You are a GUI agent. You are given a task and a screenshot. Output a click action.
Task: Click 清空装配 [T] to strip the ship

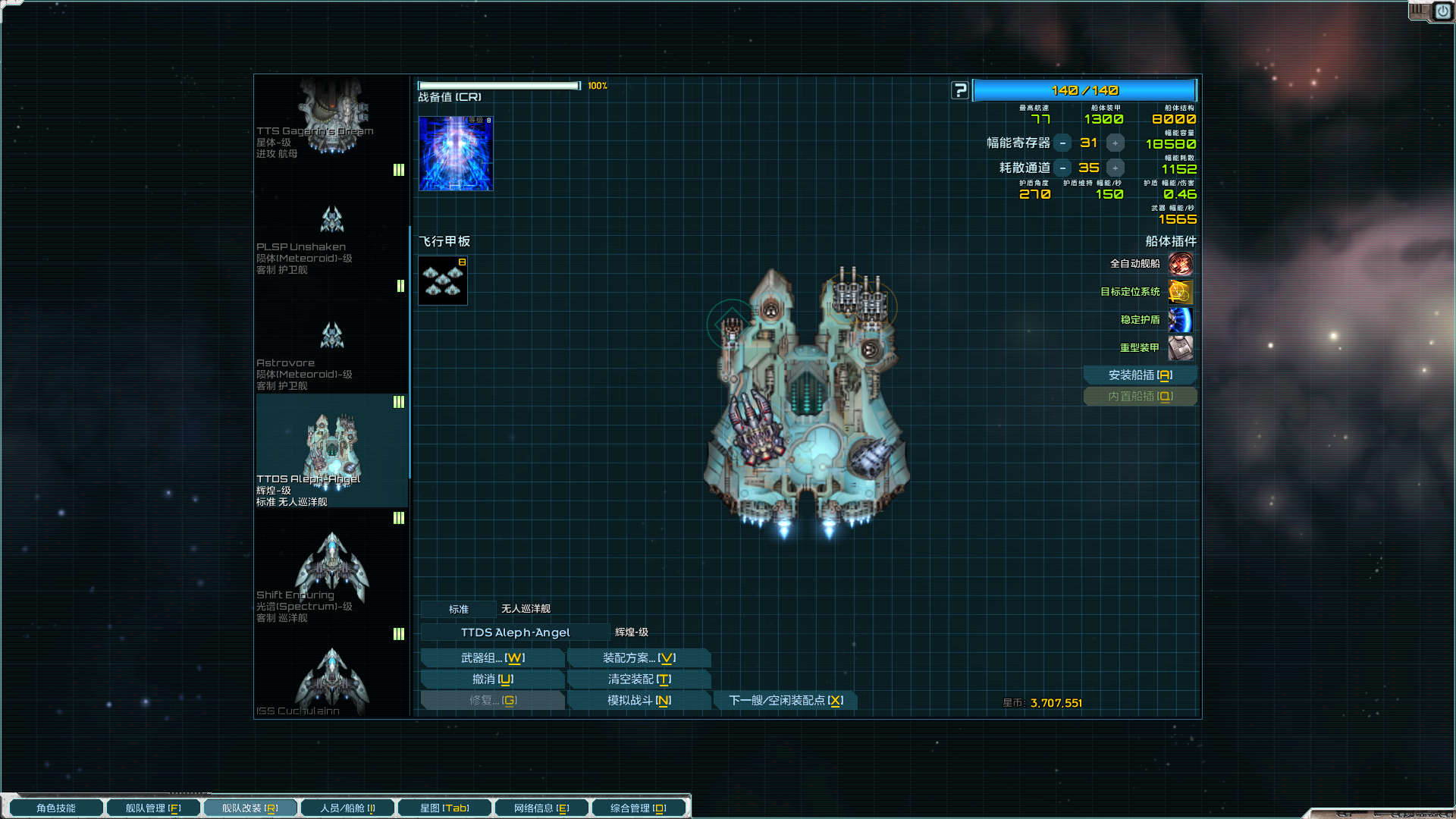(639, 679)
